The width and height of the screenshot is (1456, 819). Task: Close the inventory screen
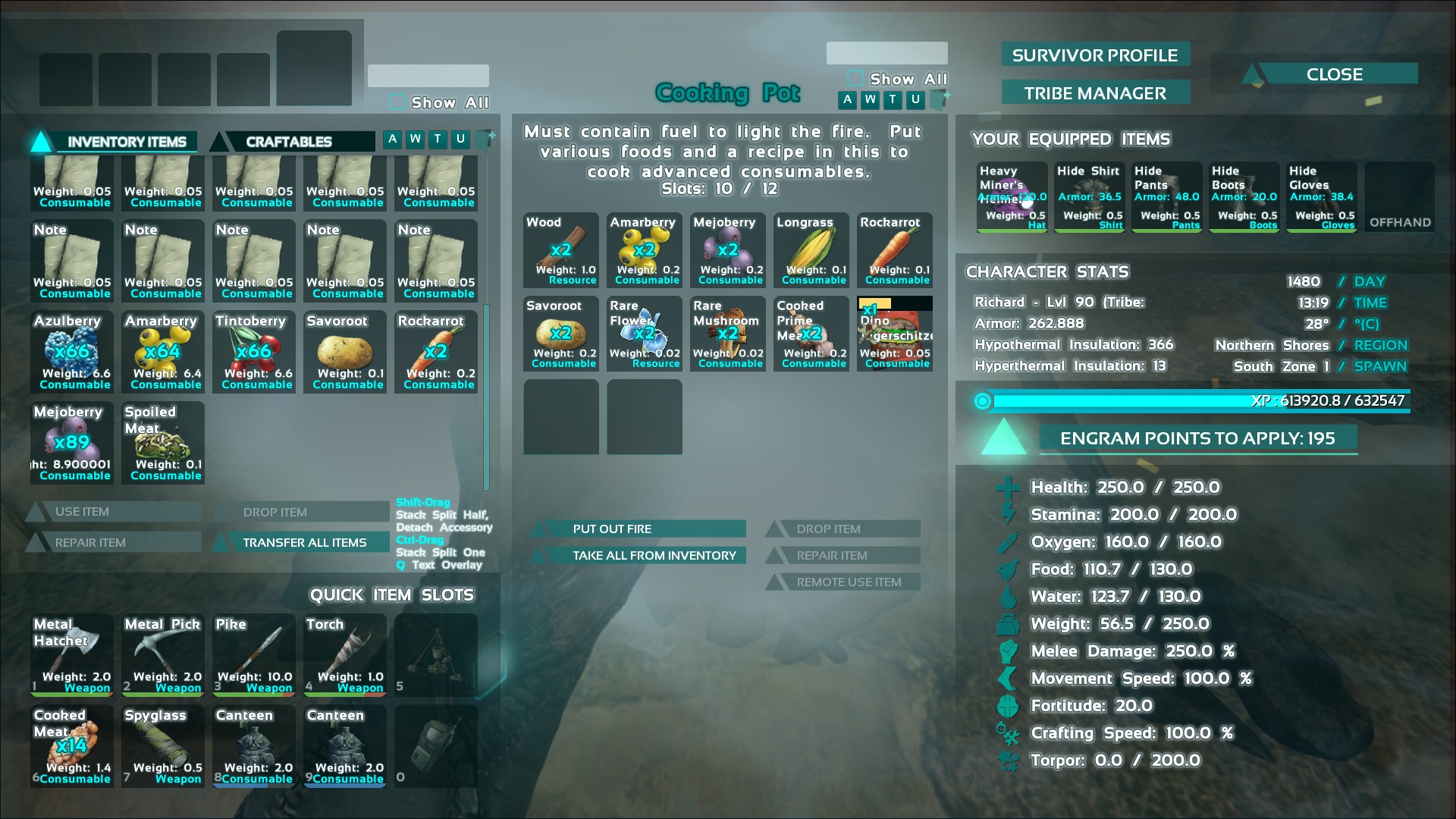(1334, 74)
